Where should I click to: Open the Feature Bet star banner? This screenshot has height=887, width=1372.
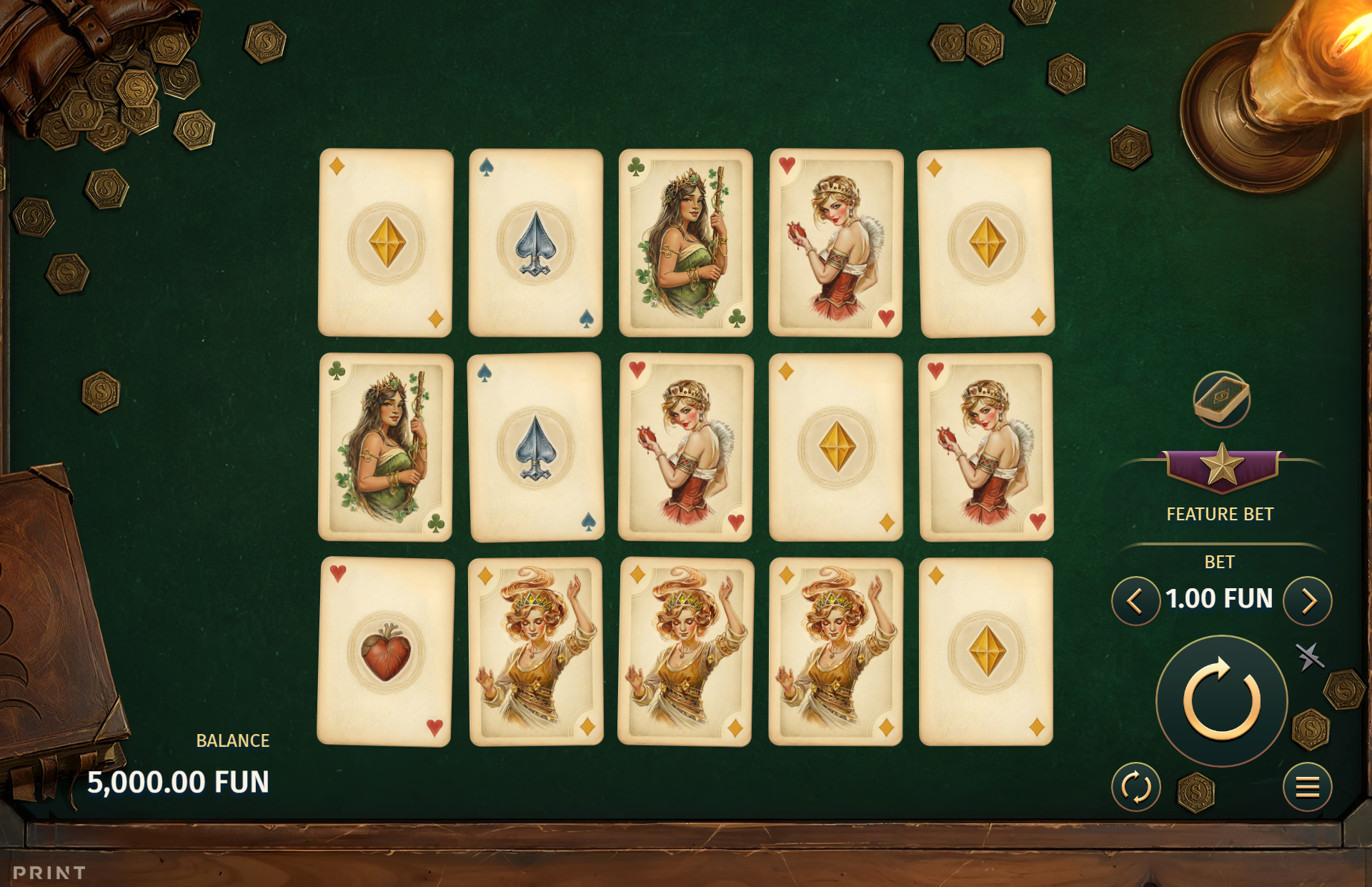tap(1221, 468)
